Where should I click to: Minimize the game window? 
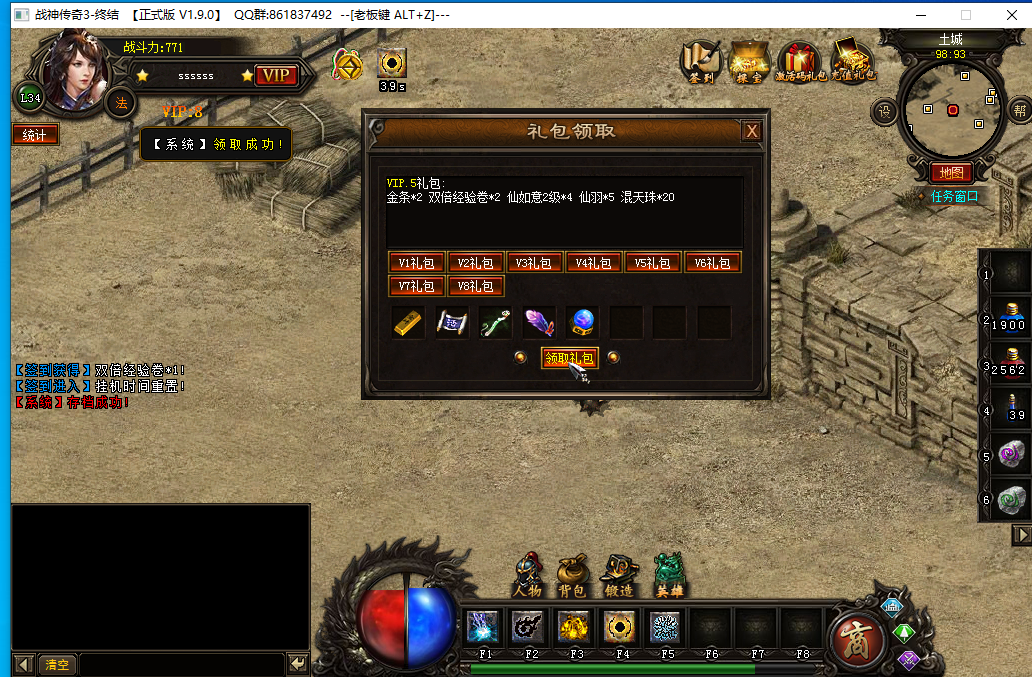pos(918,15)
